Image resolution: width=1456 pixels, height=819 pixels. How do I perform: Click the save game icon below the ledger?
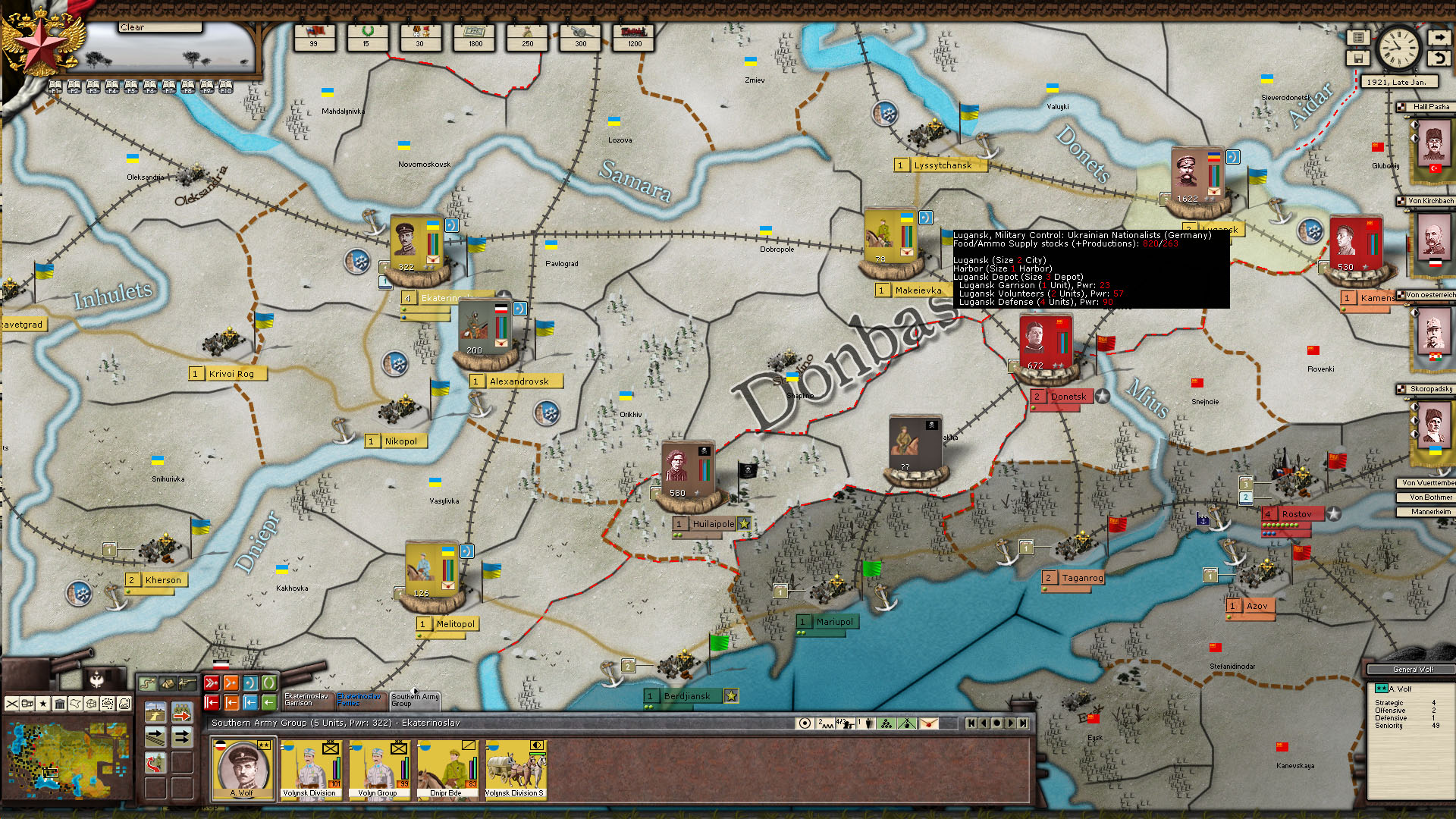tap(1358, 58)
